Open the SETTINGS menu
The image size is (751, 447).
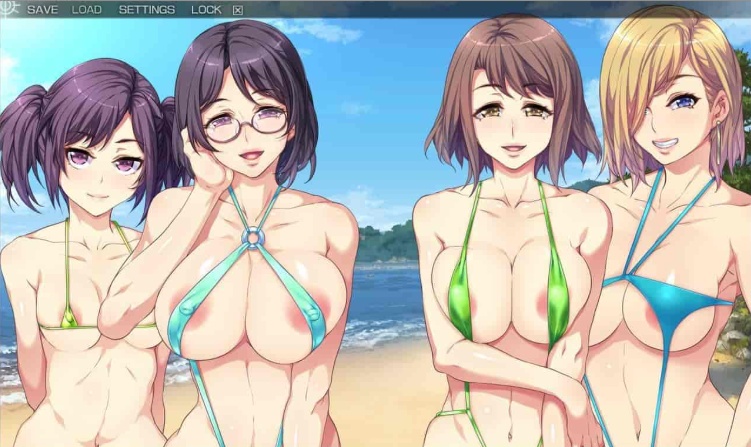coord(146,10)
